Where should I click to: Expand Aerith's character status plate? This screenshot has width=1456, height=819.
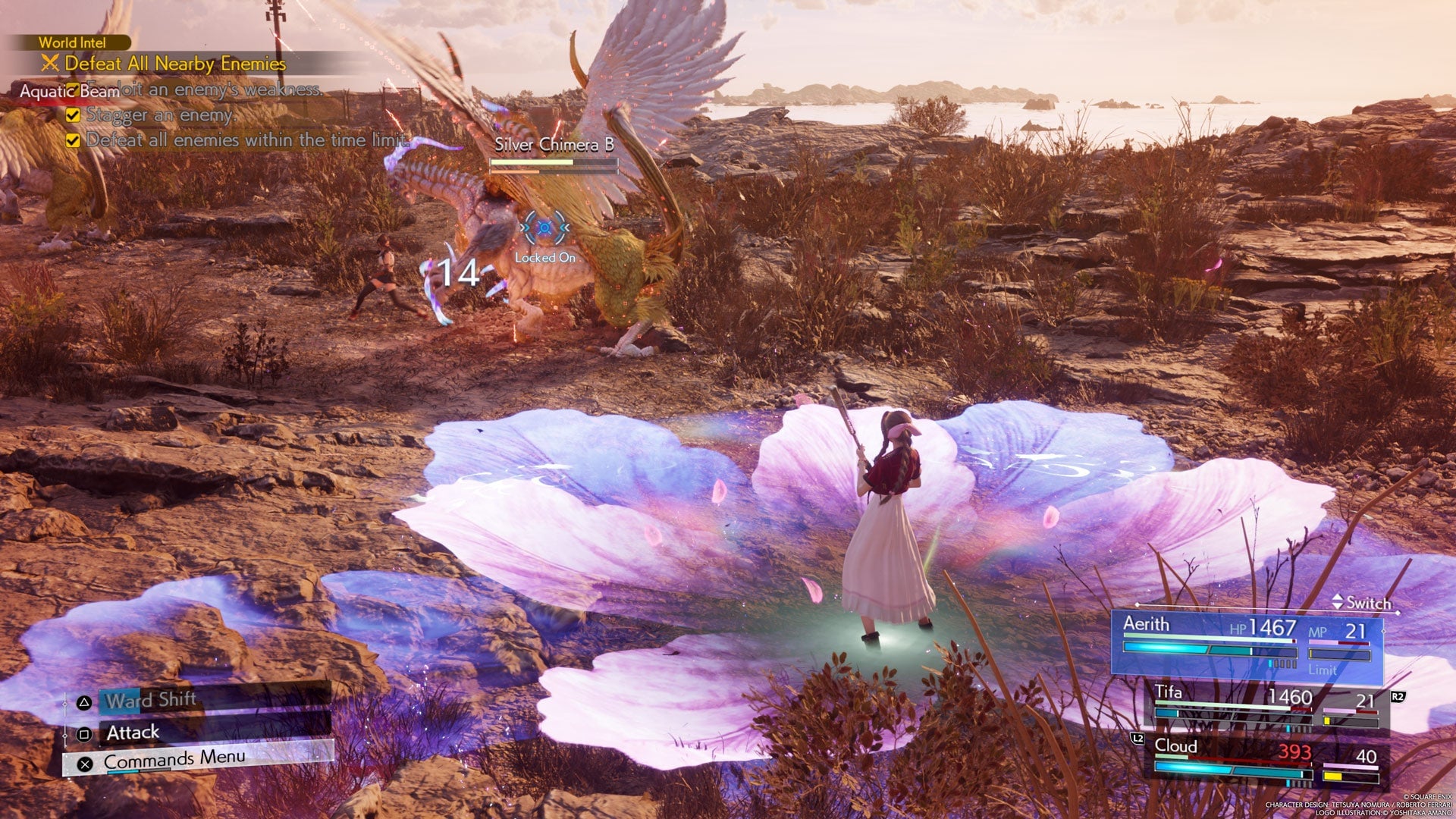1244,641
